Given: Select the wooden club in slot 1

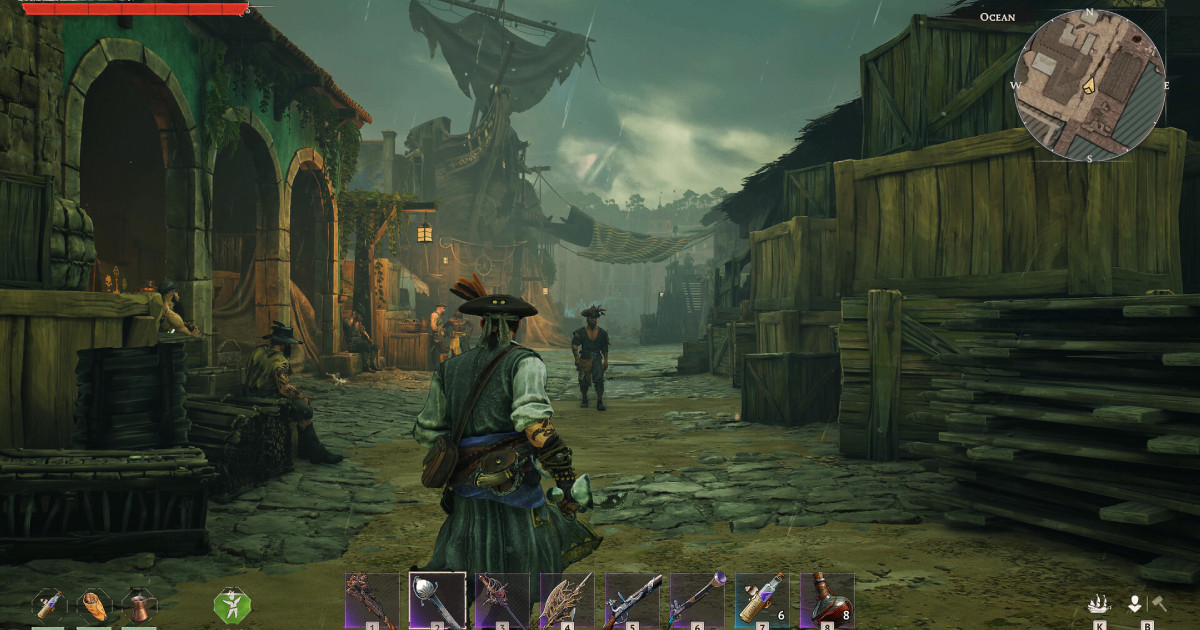Looking at the screenshot, I should [372, 600].
